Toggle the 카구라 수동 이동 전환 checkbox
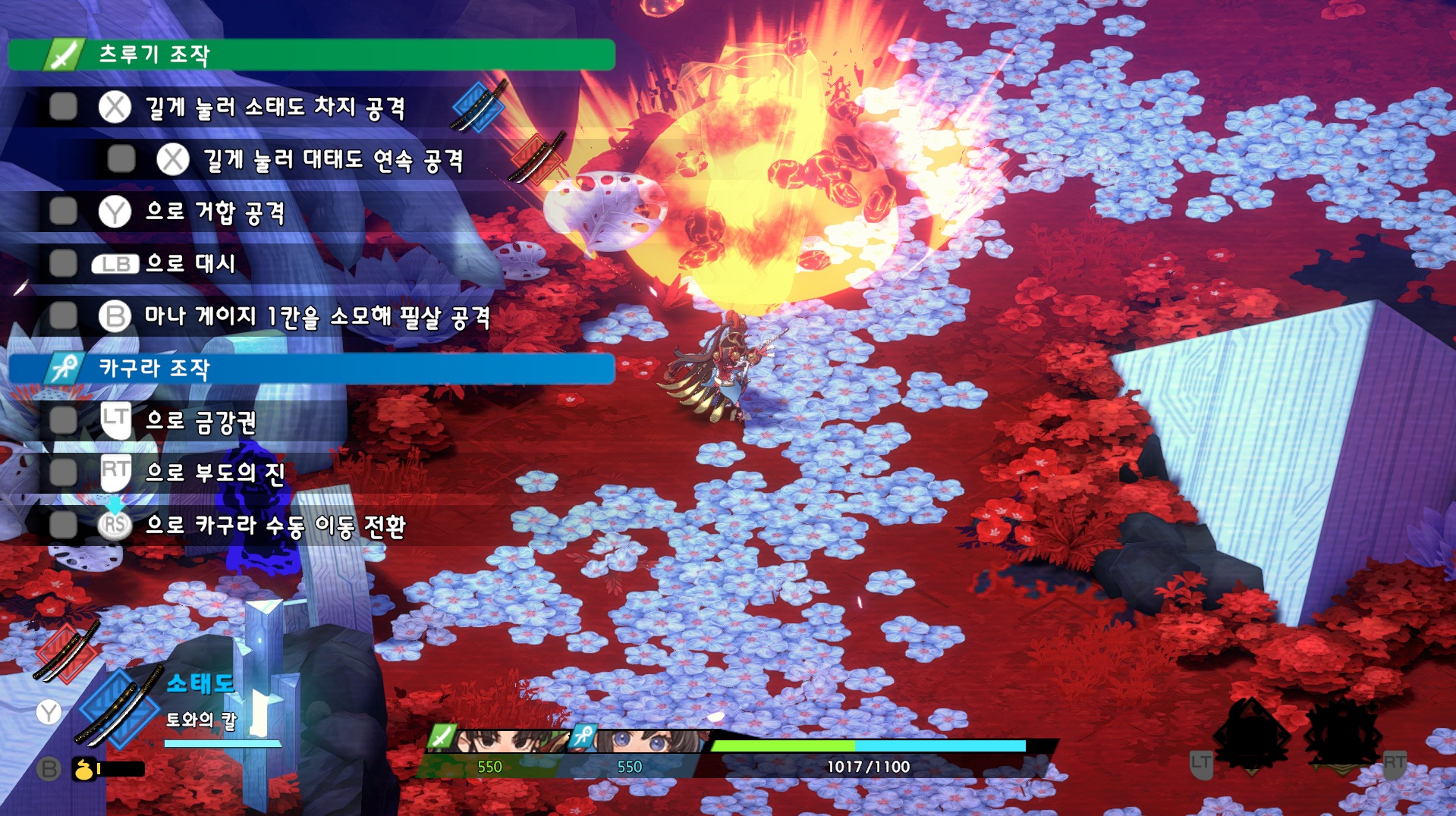 pos(63,524)
